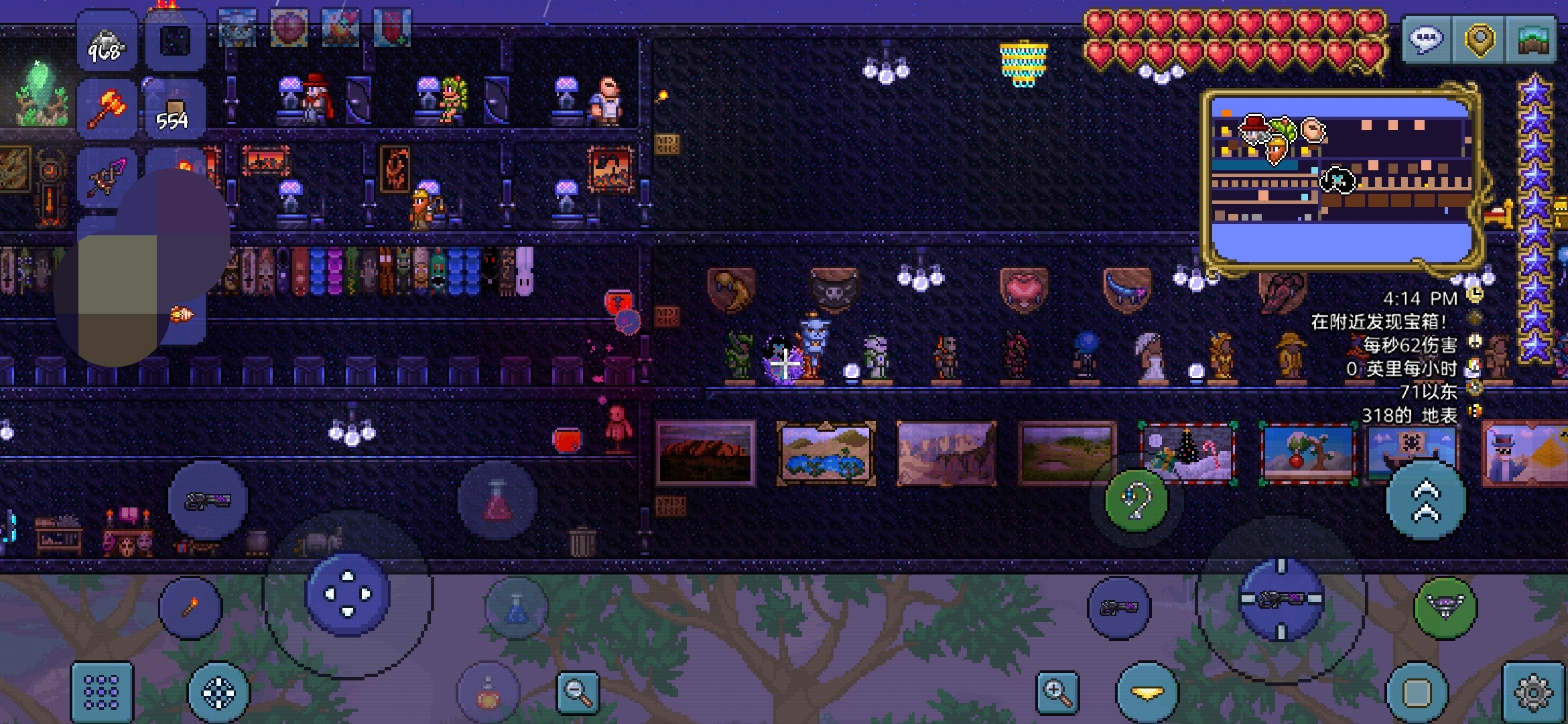Zoom in with the plus magnifier

click(x=1057, y=692)
